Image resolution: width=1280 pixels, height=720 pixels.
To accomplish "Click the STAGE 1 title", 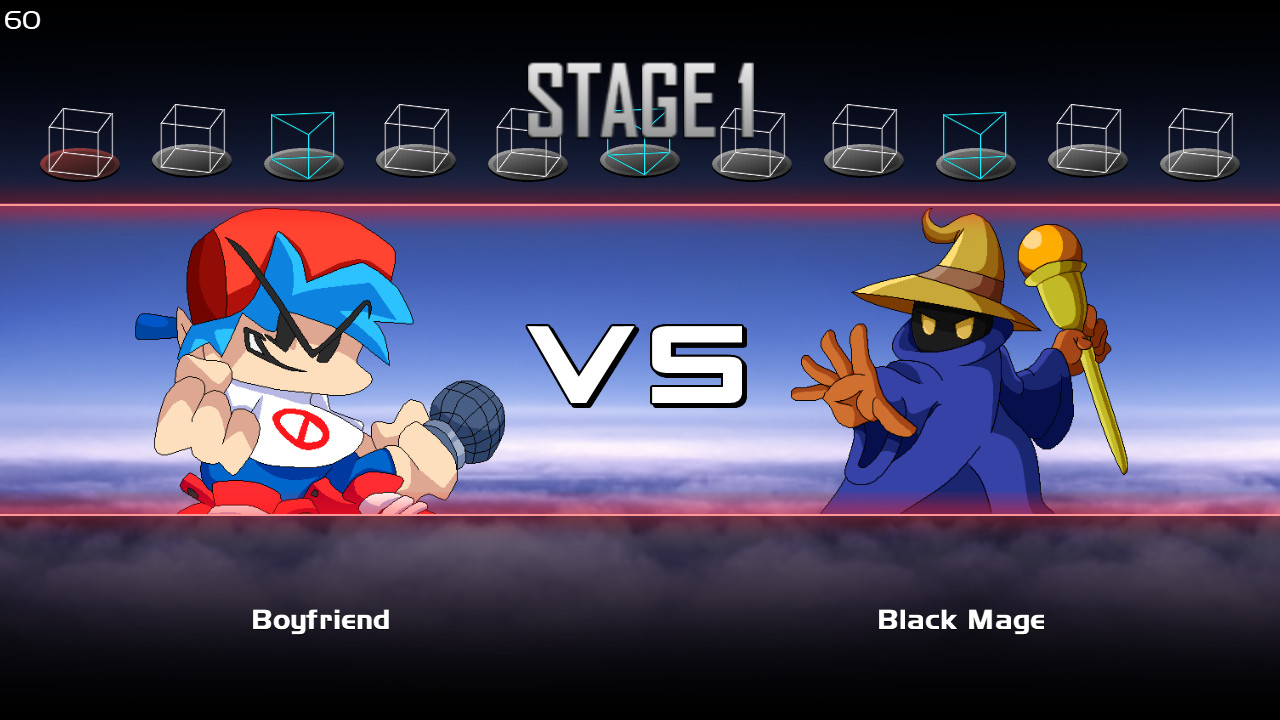I will (640, 95).
